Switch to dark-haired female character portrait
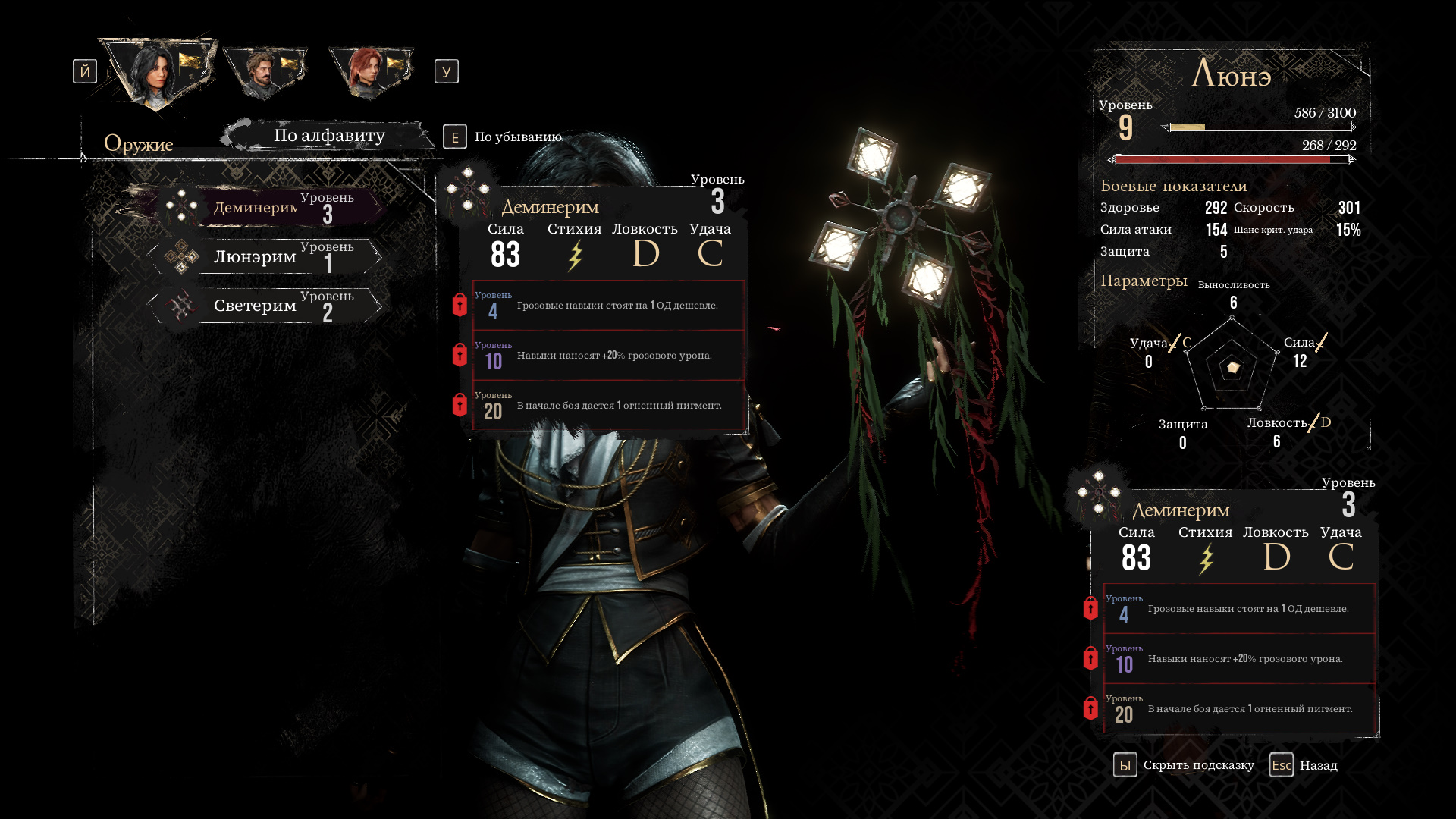 click(157, 73)
